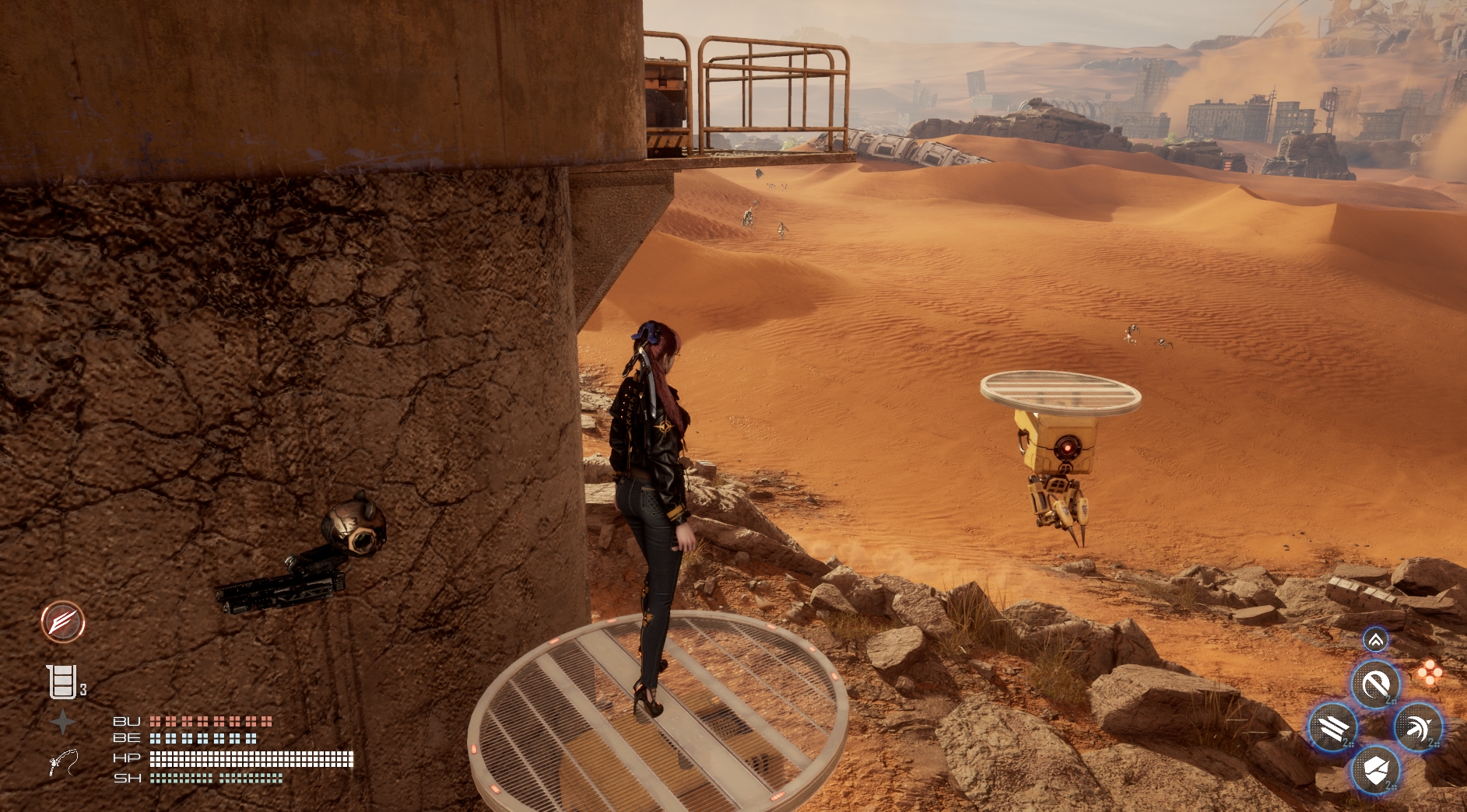Tap the double-chevron up icon
Viewport: 1467px width, 812px height.
coord(1375,640)
